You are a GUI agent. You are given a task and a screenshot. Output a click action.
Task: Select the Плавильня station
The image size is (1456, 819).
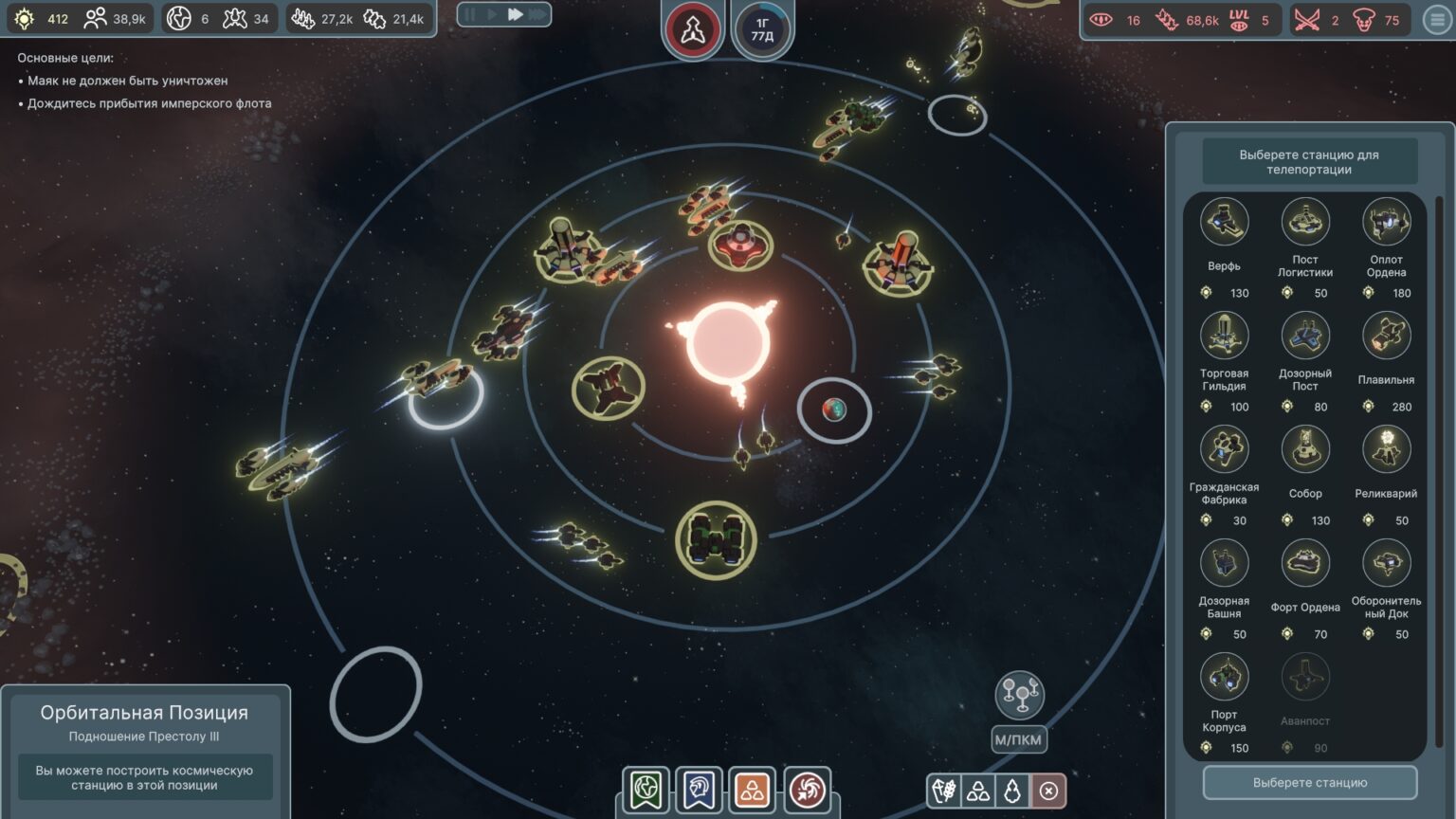(1386, 337)
